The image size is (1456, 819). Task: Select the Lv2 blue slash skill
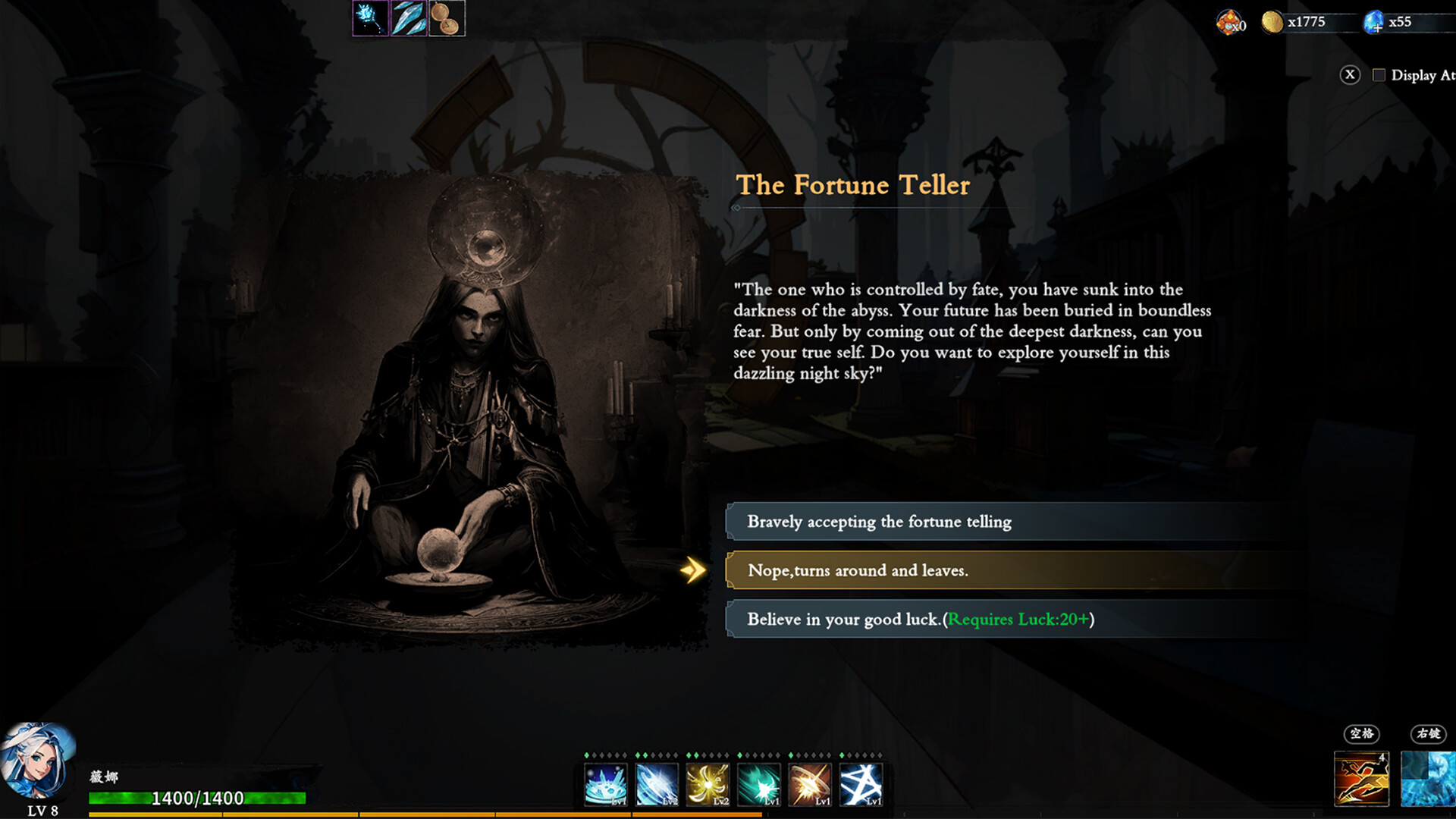pyautogui.click(x=657, y=784)
